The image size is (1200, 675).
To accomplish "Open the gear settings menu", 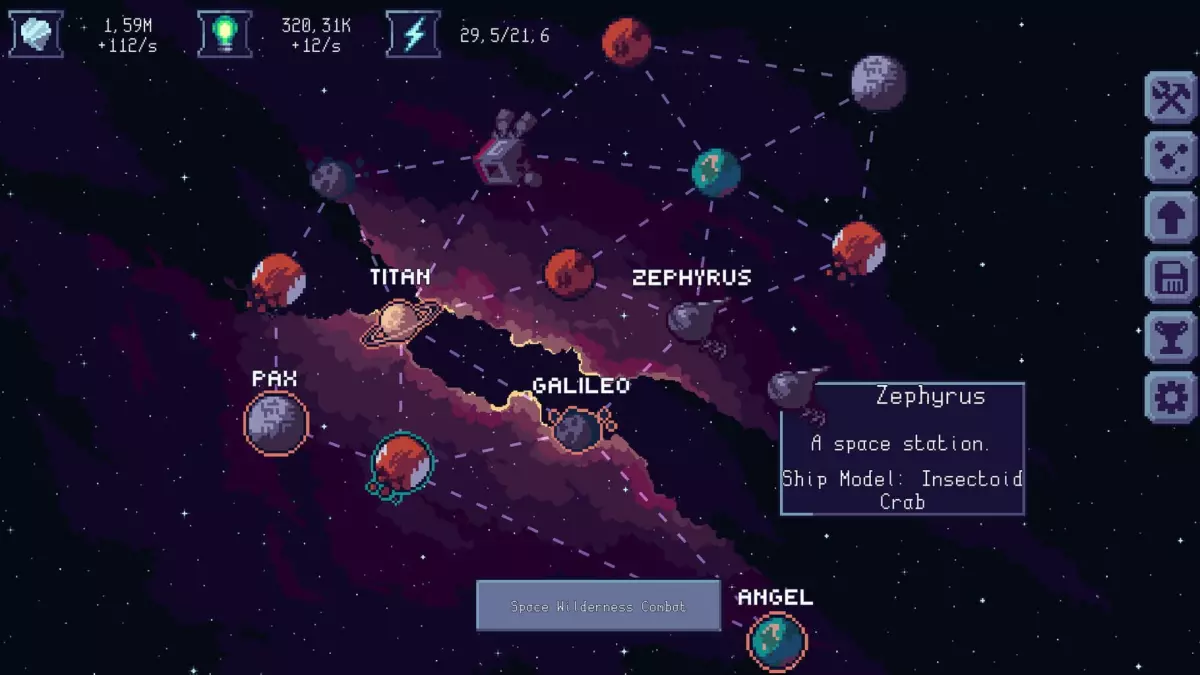I will click(1171, 398).
